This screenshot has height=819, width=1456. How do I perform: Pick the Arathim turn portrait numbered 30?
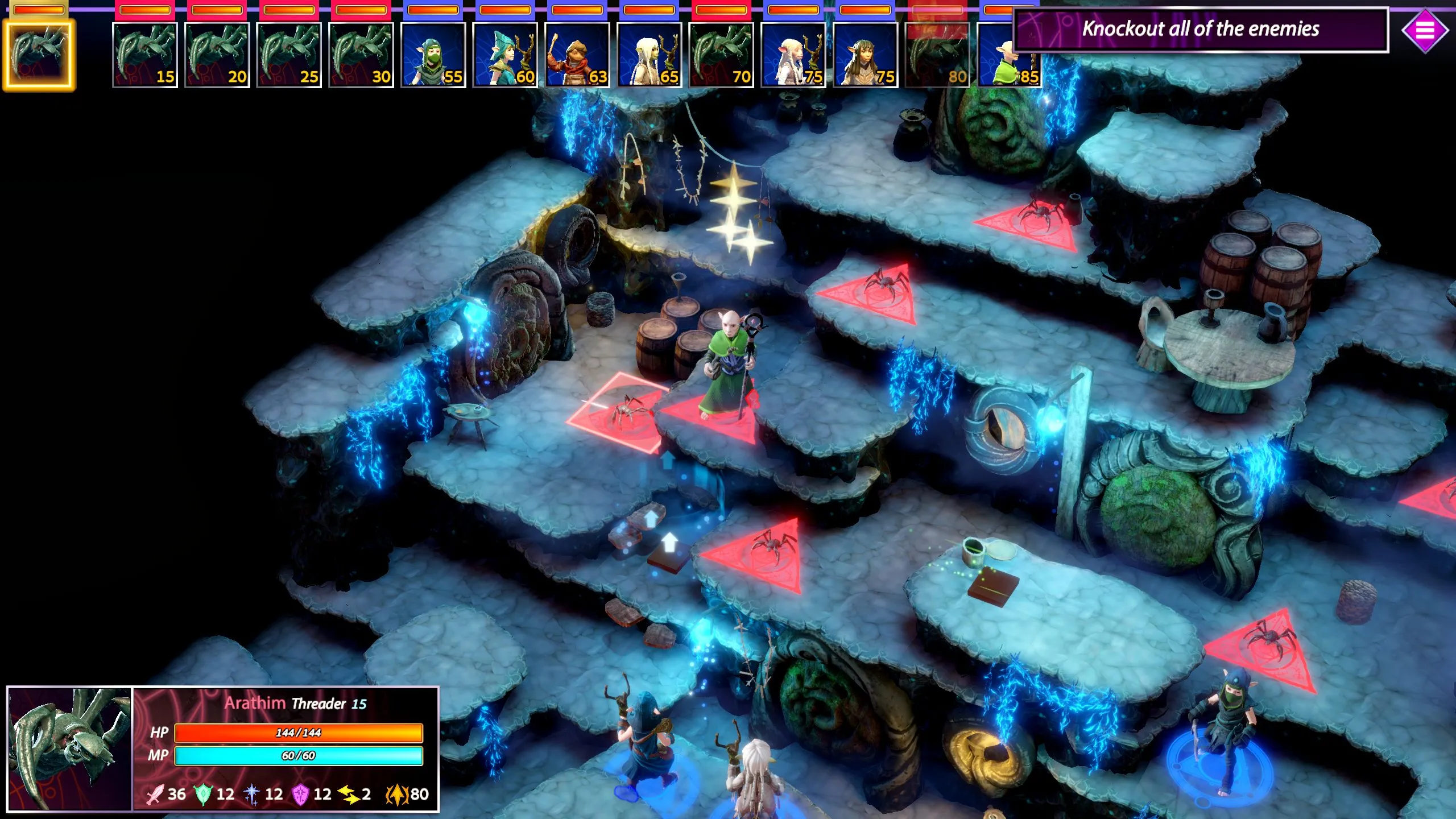click(x=361, y=55)
